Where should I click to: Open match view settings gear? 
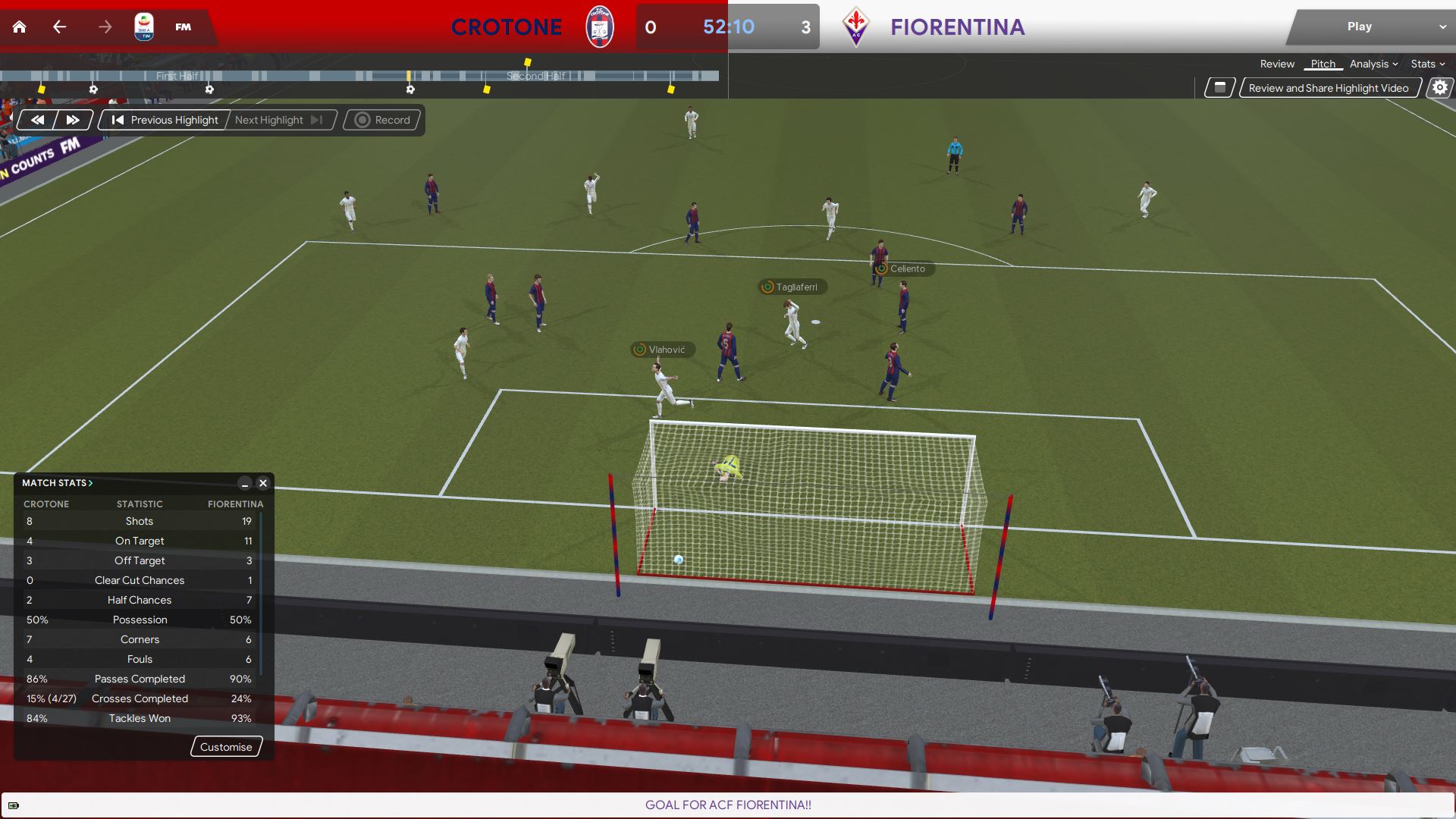1439,88
